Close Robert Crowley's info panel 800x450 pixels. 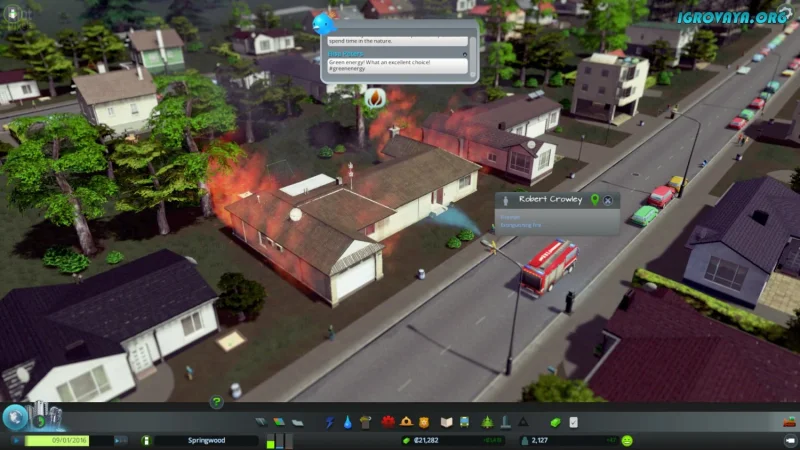pos(609,200)
